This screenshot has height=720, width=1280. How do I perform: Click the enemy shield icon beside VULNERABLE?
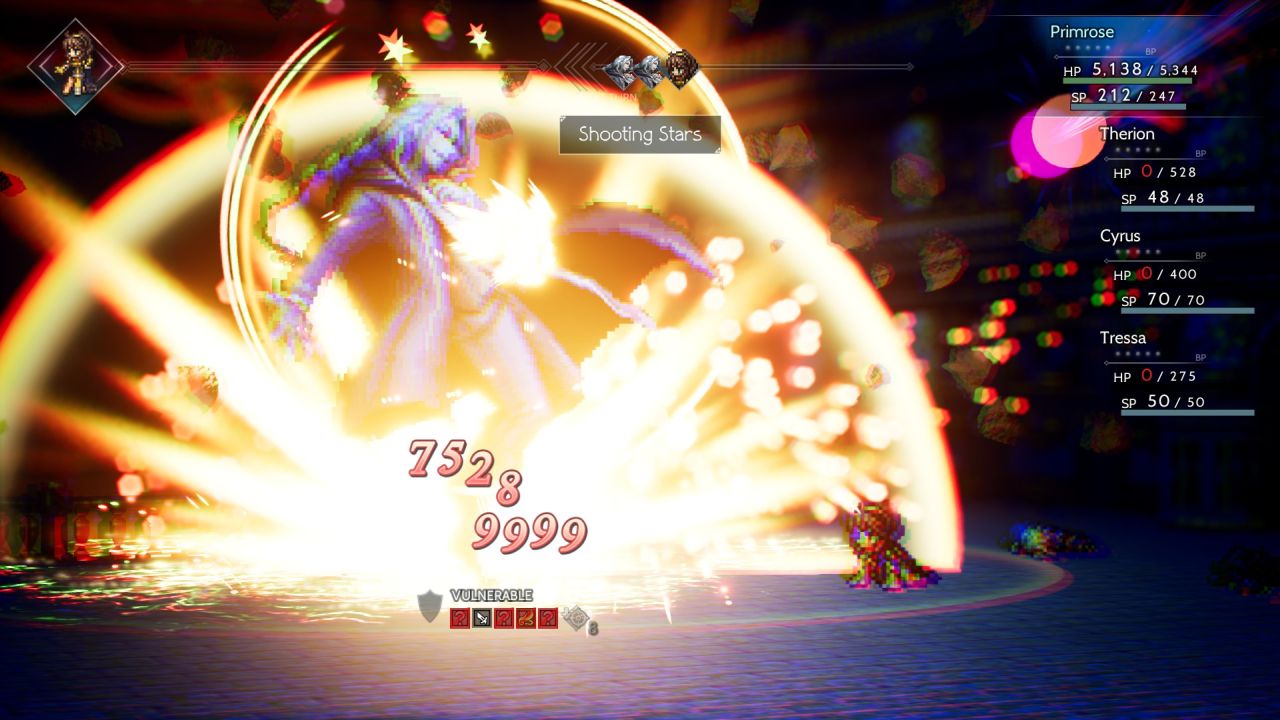[430, 607]
